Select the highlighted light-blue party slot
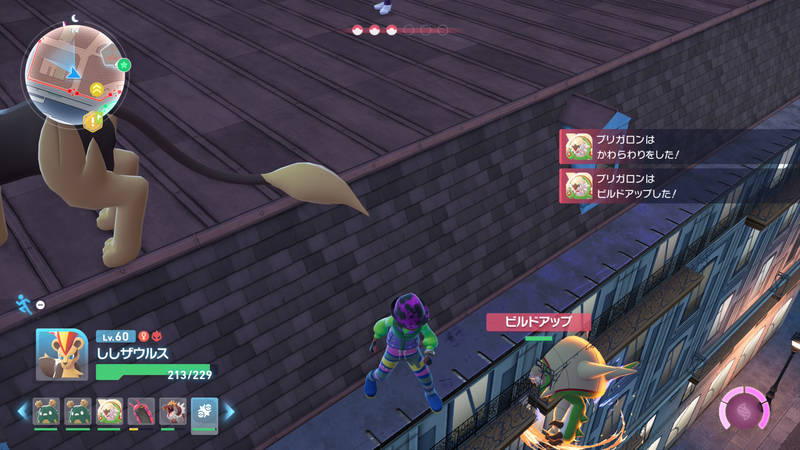800x450 pixels. [203, 410]
